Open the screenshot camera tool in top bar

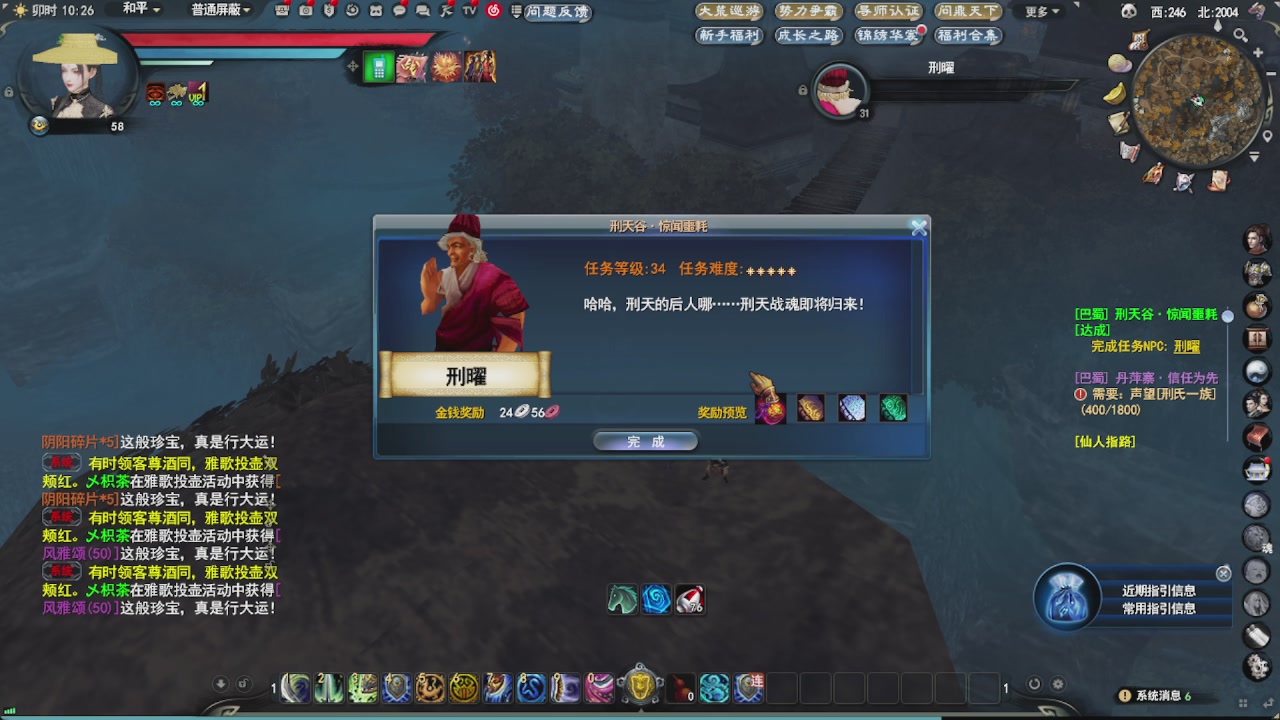click(x=306, y=11)
